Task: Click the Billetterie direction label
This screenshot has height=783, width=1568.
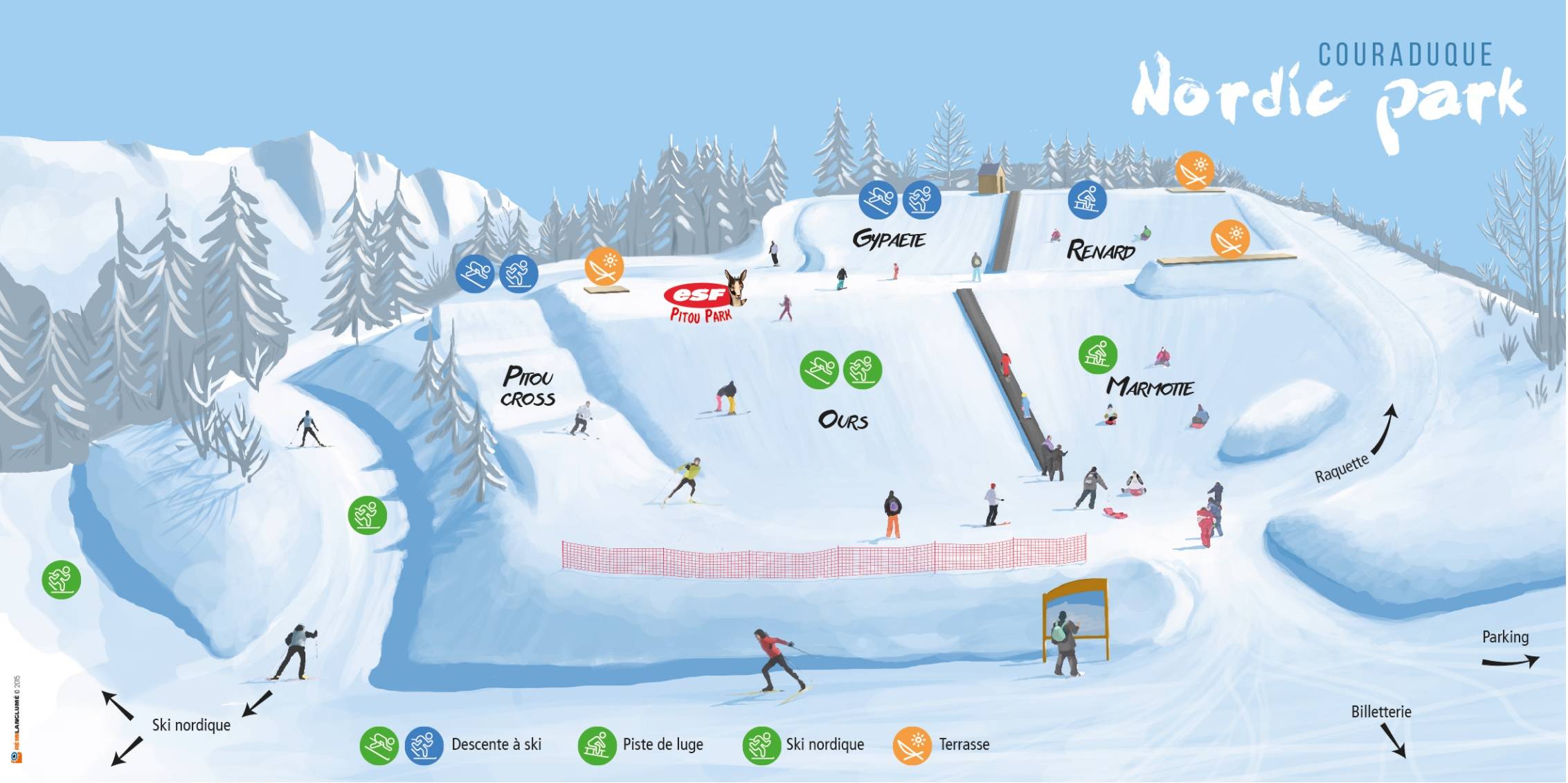Action: point(1380,712)
